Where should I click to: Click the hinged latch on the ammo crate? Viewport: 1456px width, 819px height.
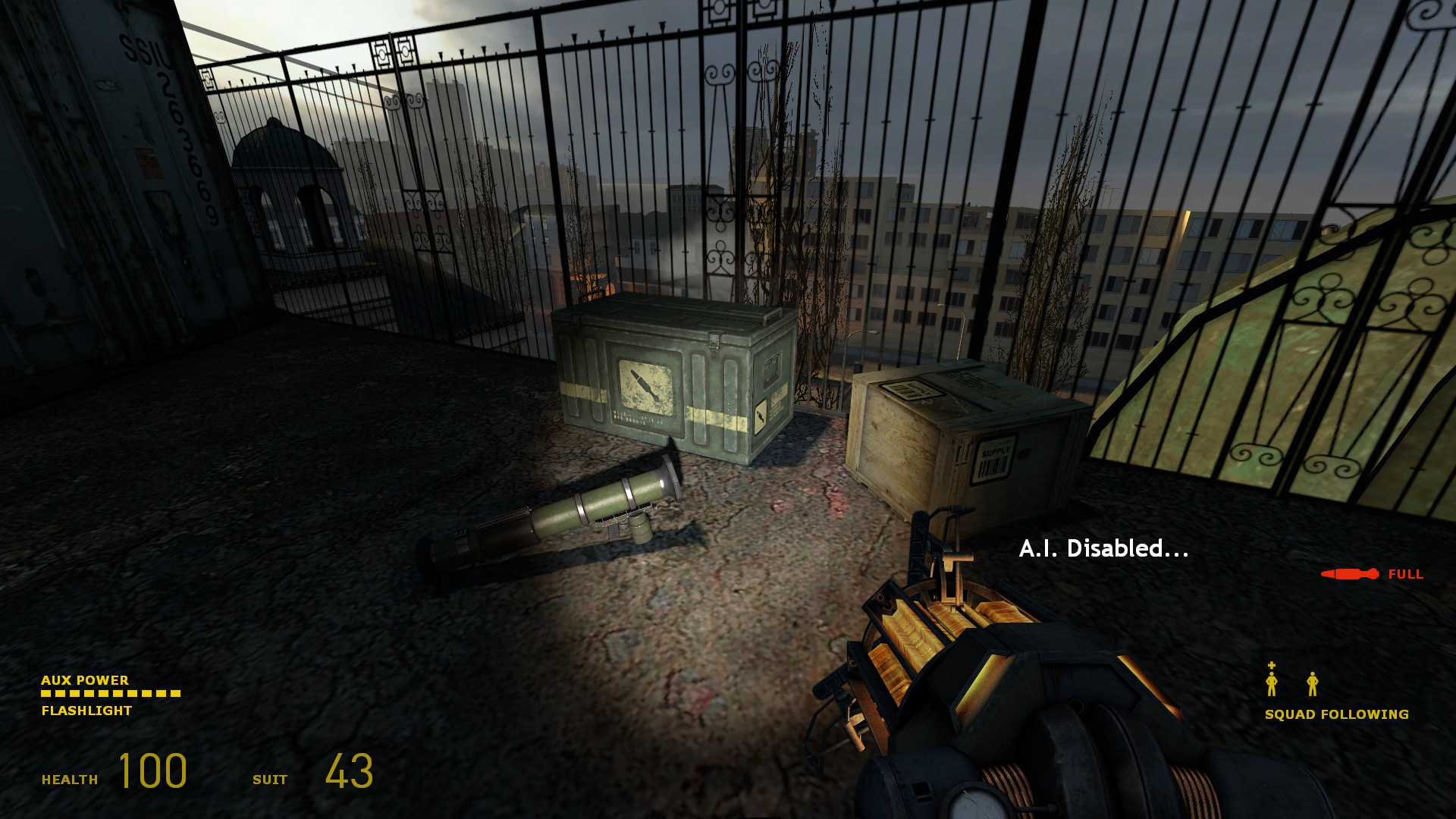click(714, 341)
